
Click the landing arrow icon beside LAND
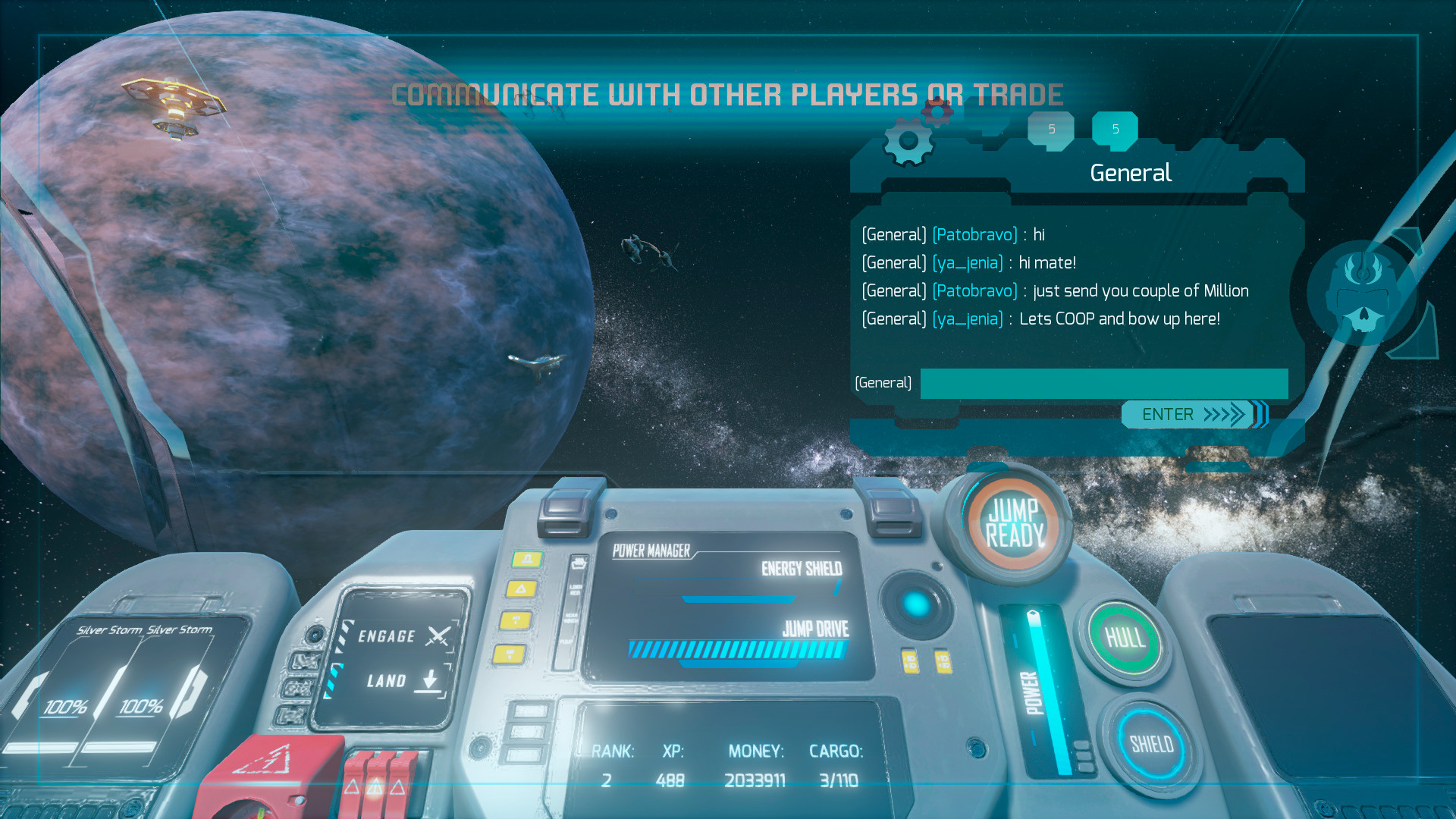429,681
